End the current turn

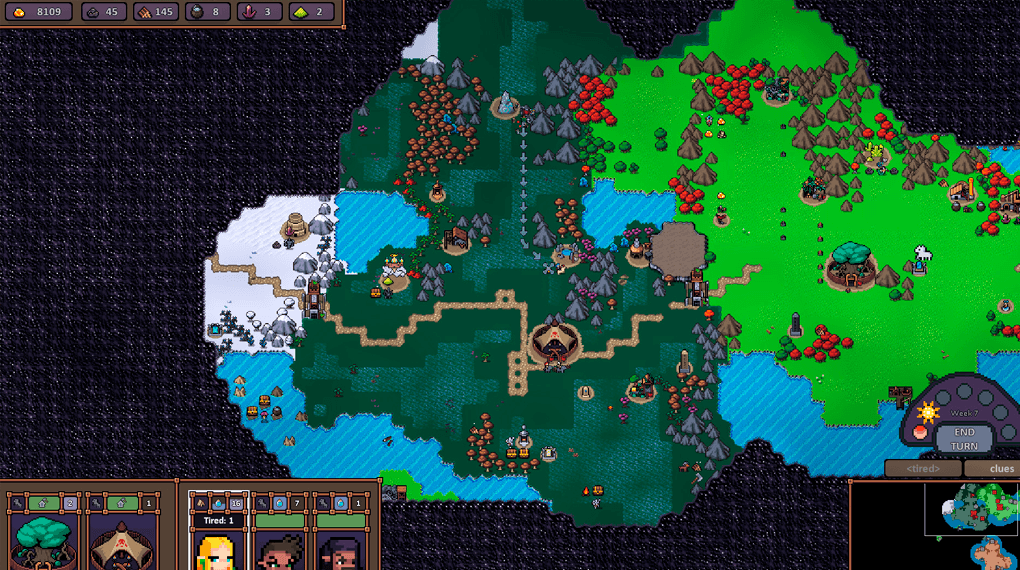964,439
